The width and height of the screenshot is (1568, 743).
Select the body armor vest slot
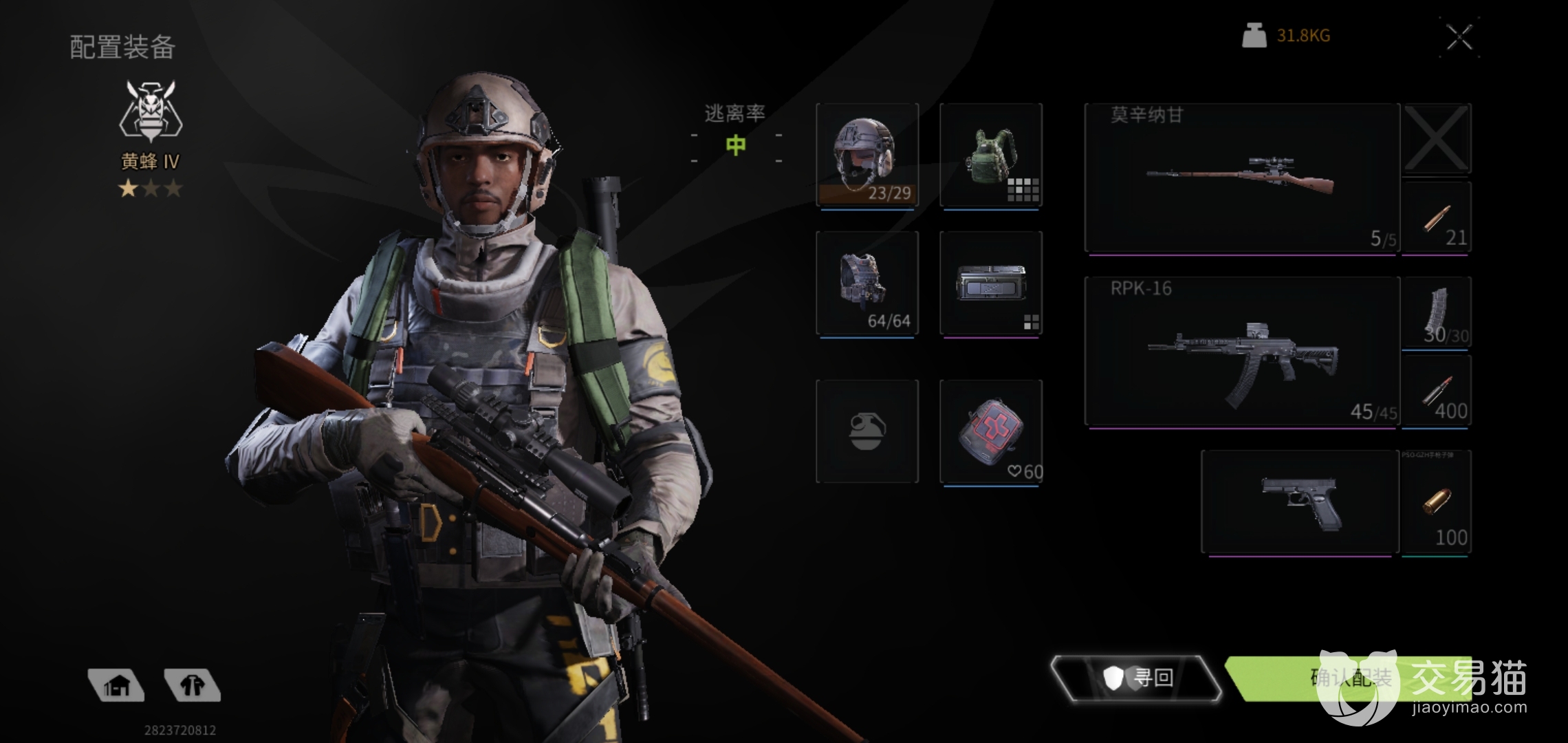click(867, 283)
